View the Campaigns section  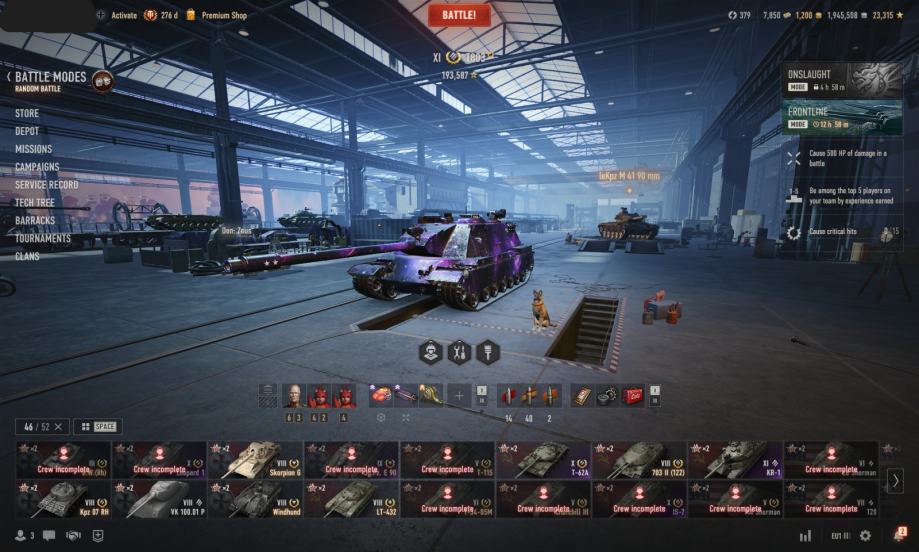point(37,167)
